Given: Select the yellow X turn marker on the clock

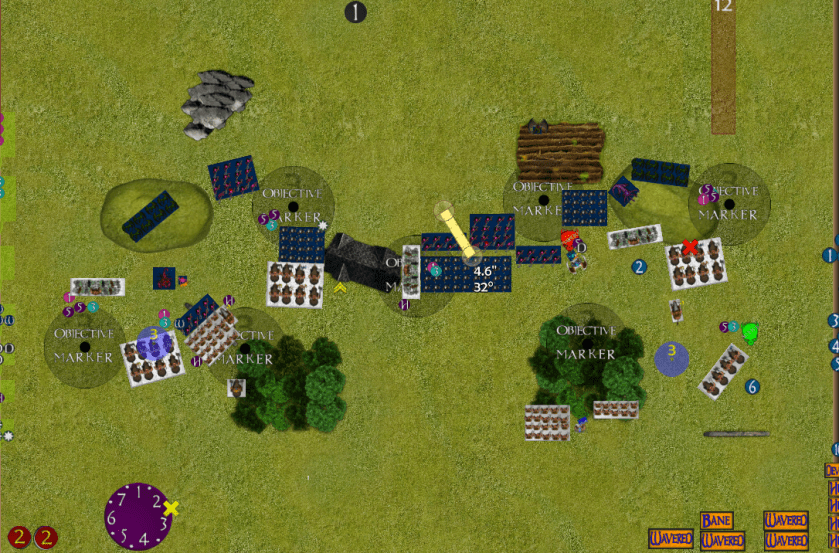Looking at the screenshot, I should (x=171, y=509).
